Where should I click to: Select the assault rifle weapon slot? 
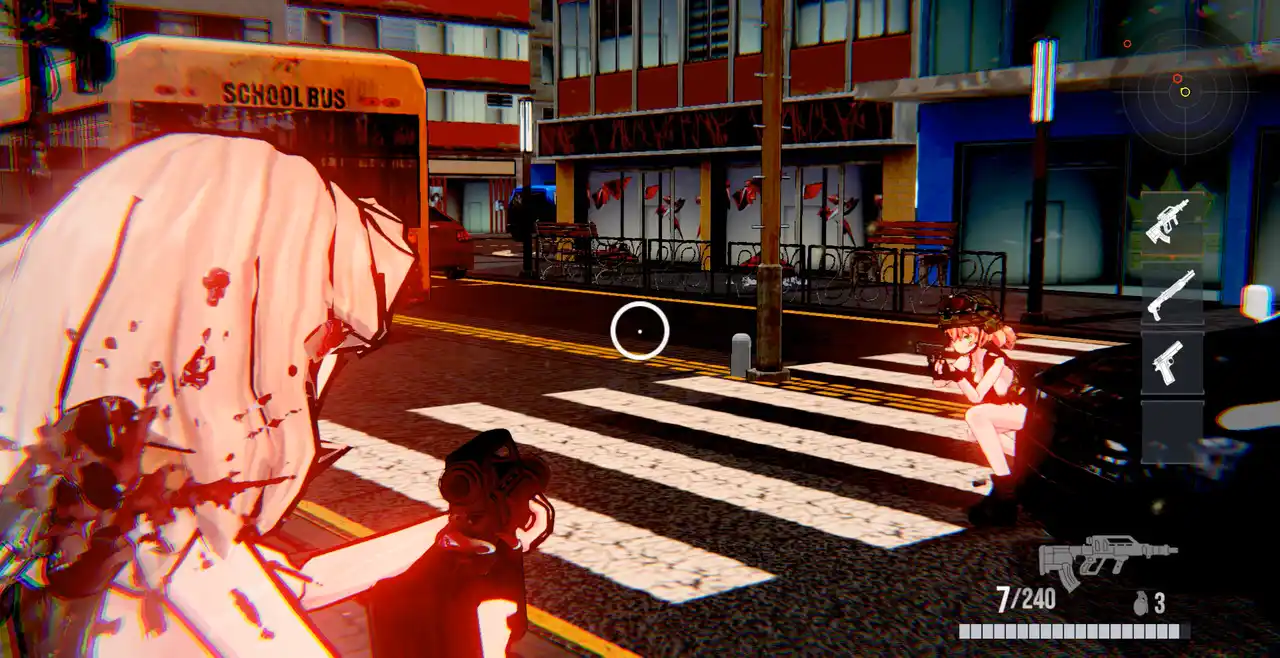tap(1172, 221)
